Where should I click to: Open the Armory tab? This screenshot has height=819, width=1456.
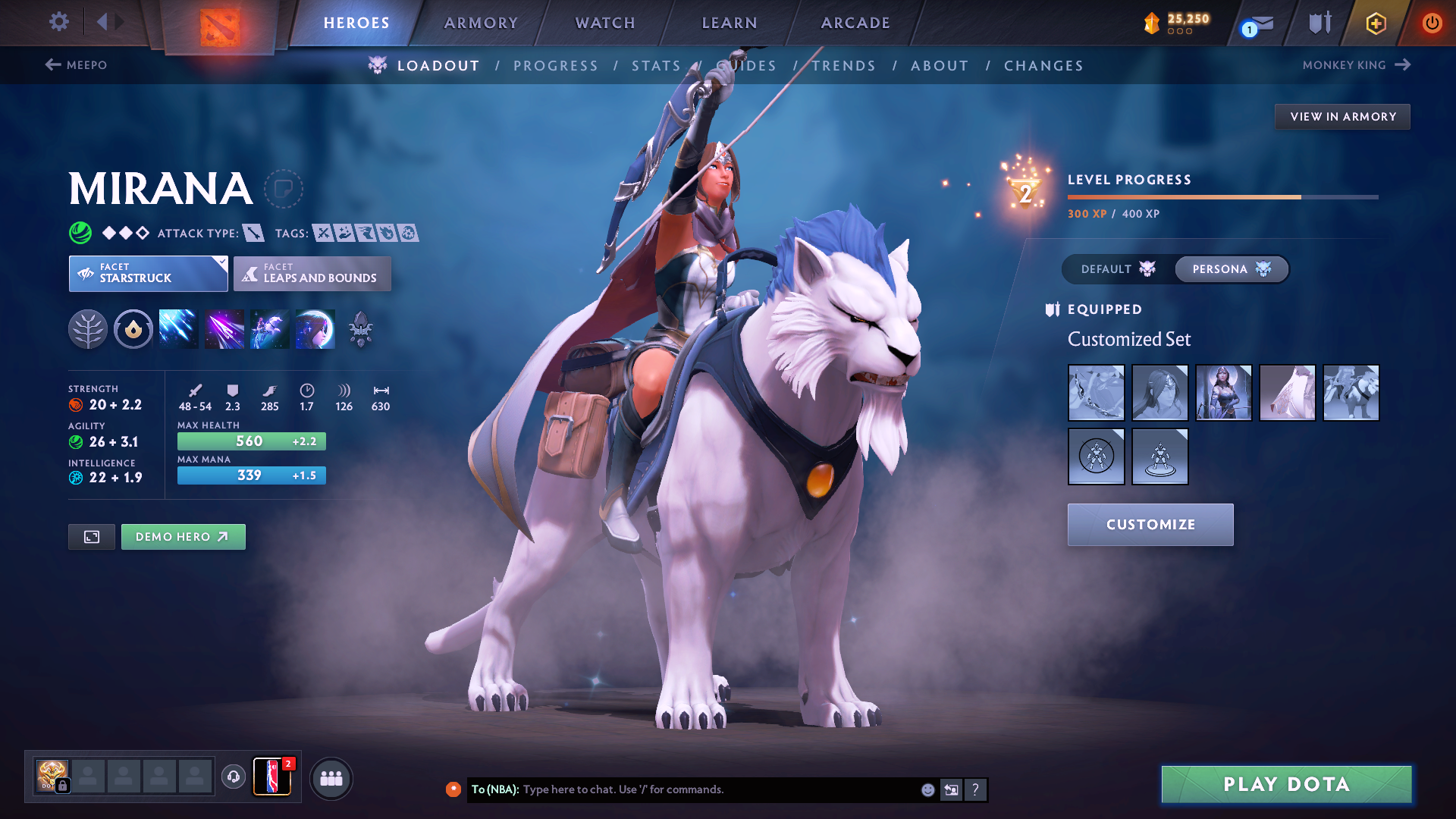[481, 23]
